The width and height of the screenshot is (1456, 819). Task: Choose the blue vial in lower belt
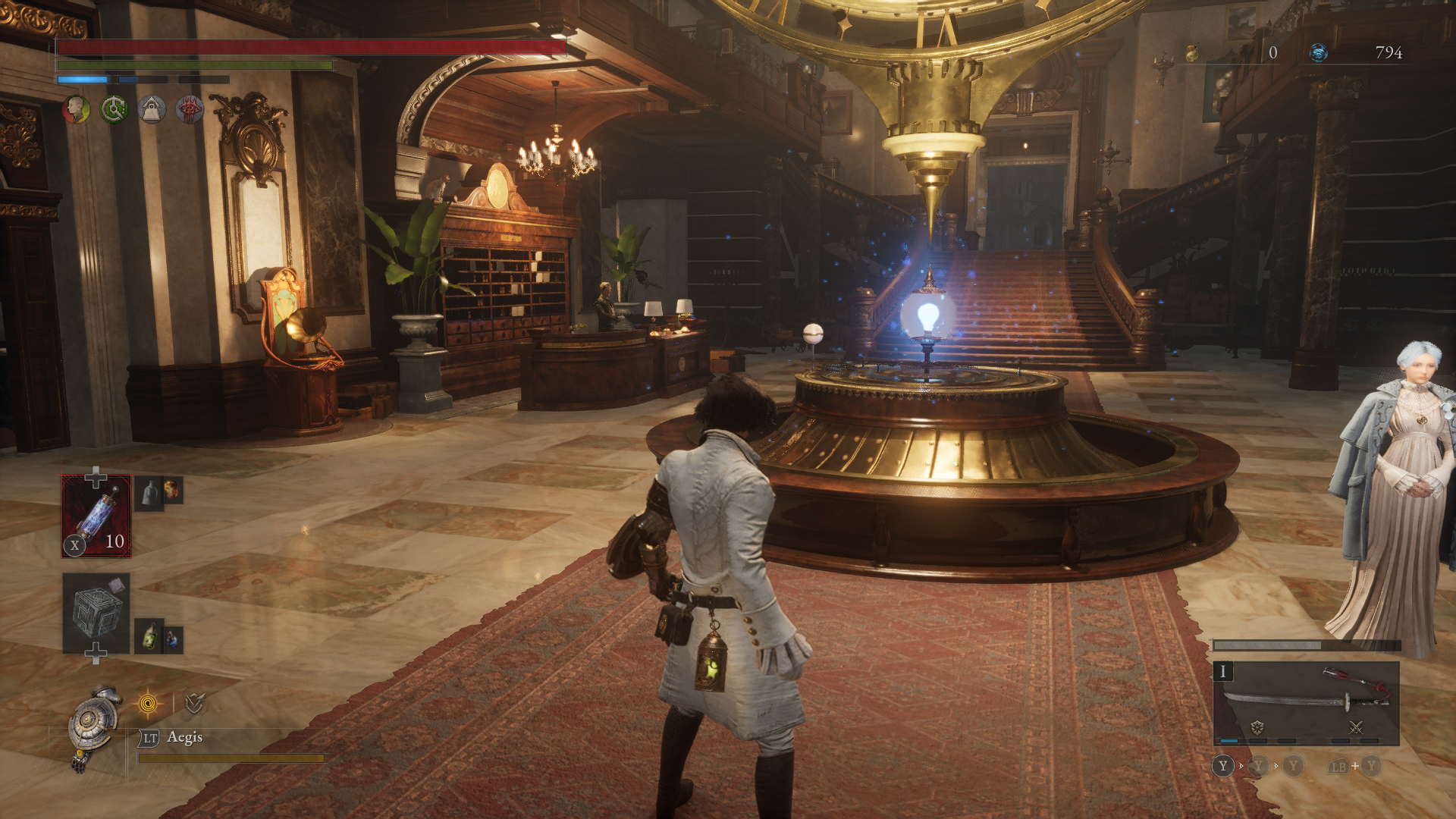click(x=173, y=639)
